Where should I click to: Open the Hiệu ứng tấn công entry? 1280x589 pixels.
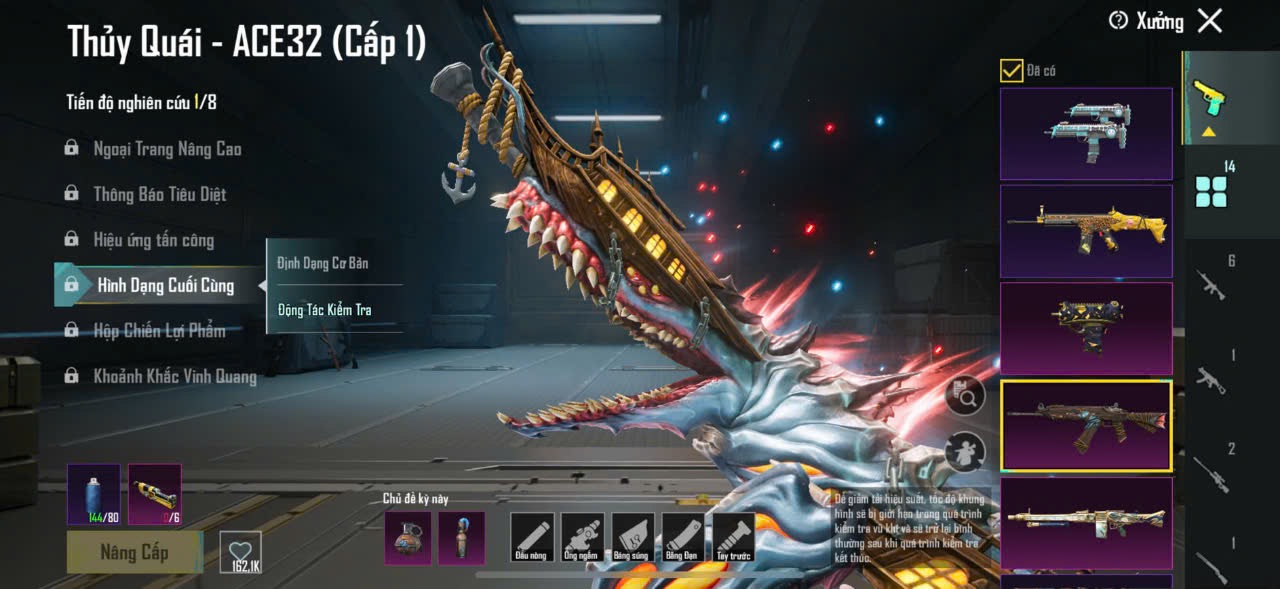pyautogui.click(x=153, y=240)
